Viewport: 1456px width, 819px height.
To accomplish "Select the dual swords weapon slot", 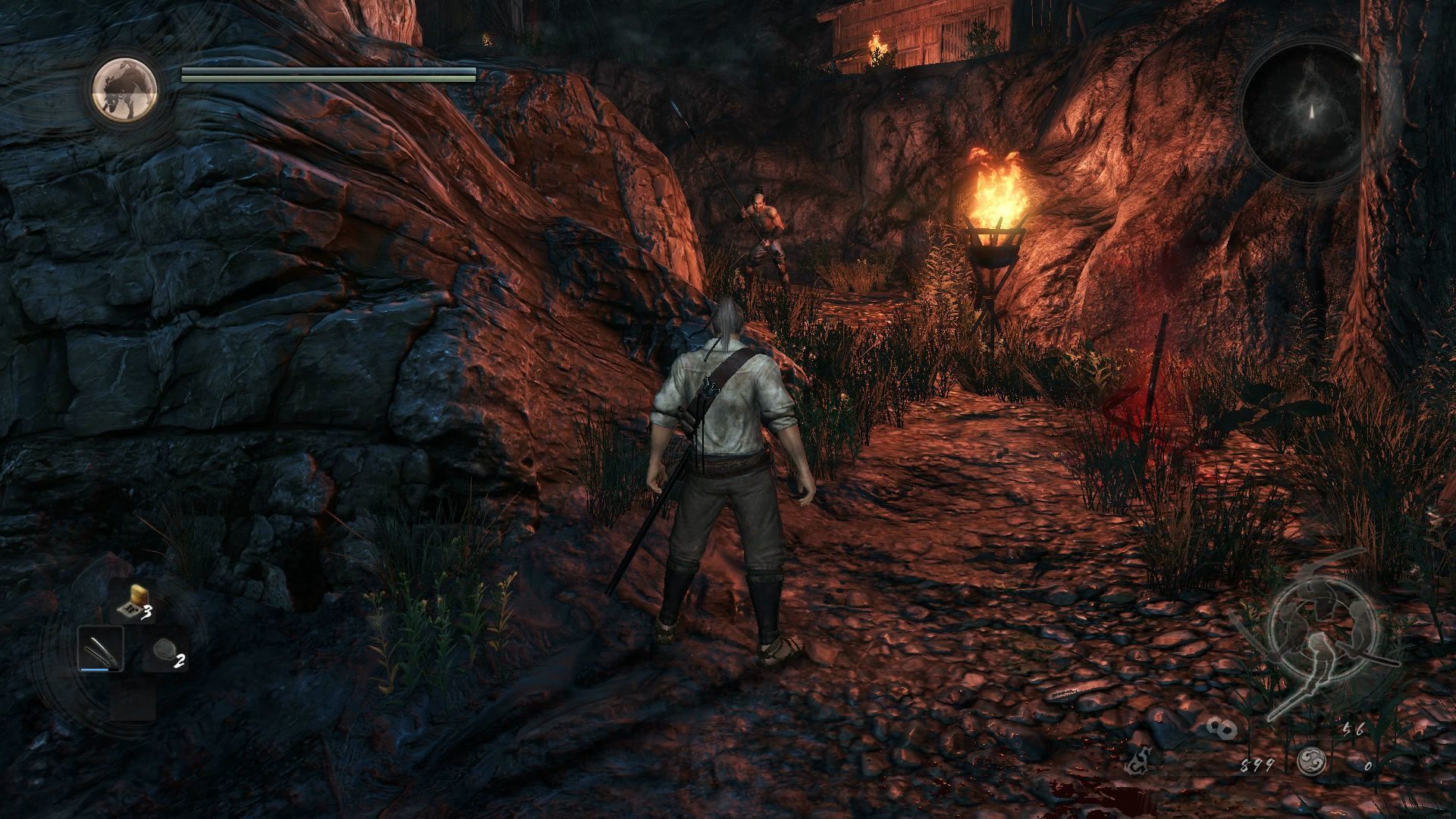I will 101,649.
